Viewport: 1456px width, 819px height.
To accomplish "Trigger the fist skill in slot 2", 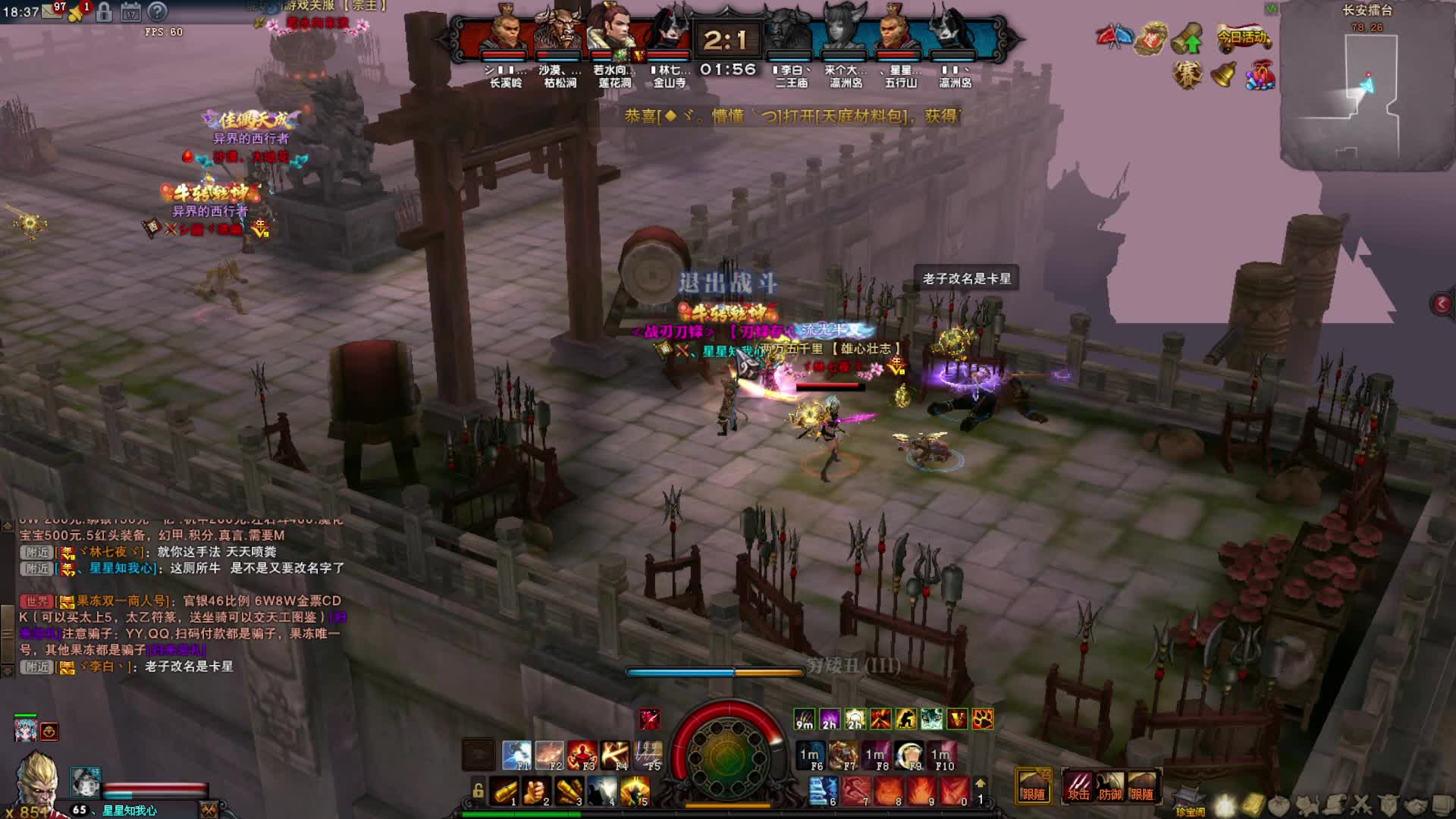I will click(x=536, y=792).
